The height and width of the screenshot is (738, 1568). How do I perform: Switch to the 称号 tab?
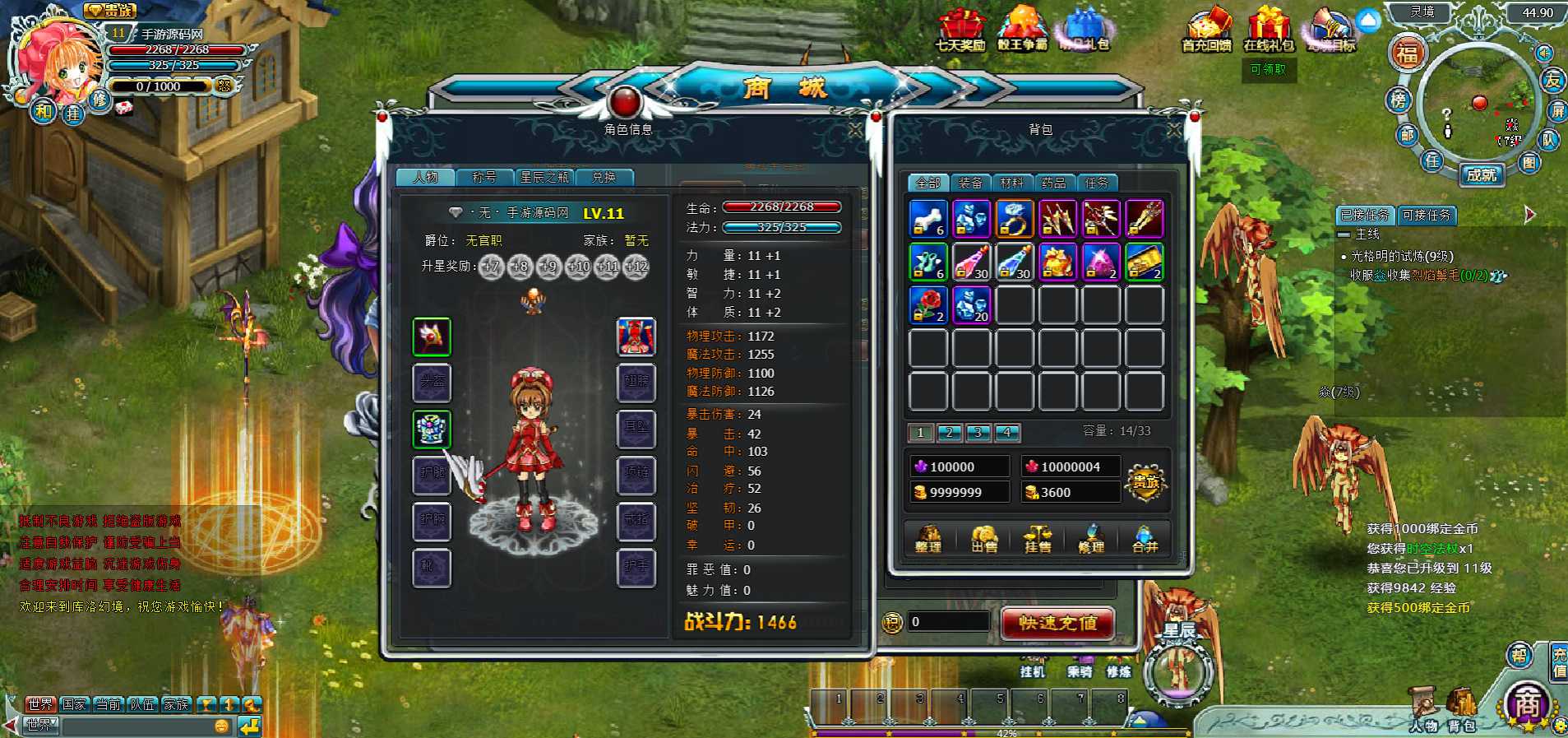[x=484, y=177]
